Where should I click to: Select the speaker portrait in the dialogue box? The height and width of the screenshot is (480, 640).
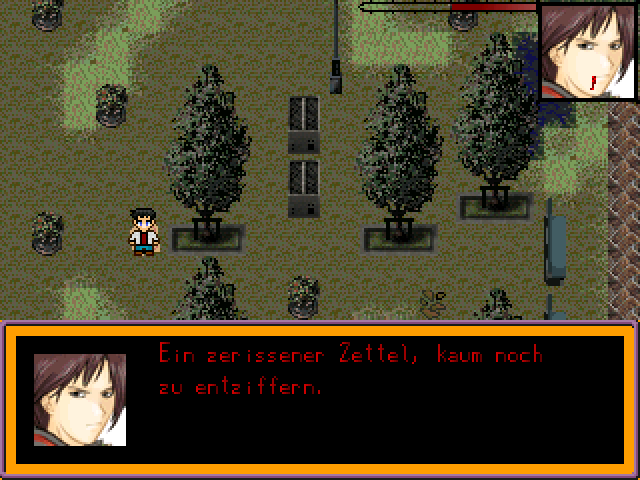click(80, 399)
